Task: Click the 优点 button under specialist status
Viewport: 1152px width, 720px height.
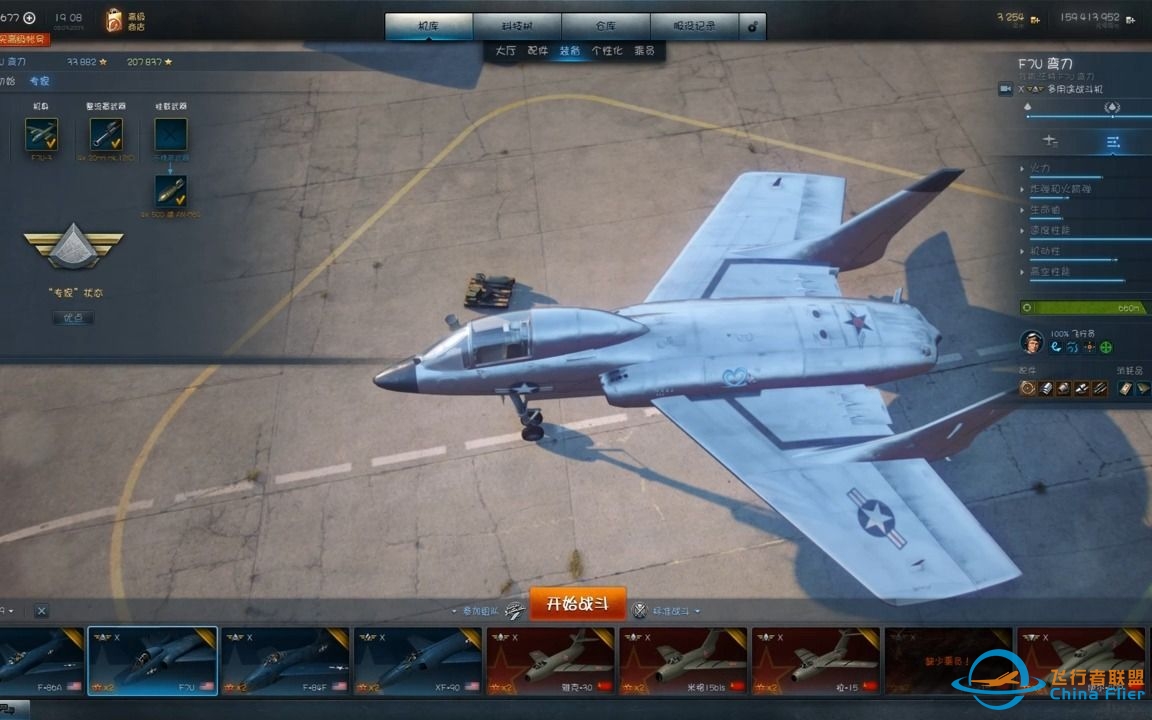Action: (x=73, y=317)
